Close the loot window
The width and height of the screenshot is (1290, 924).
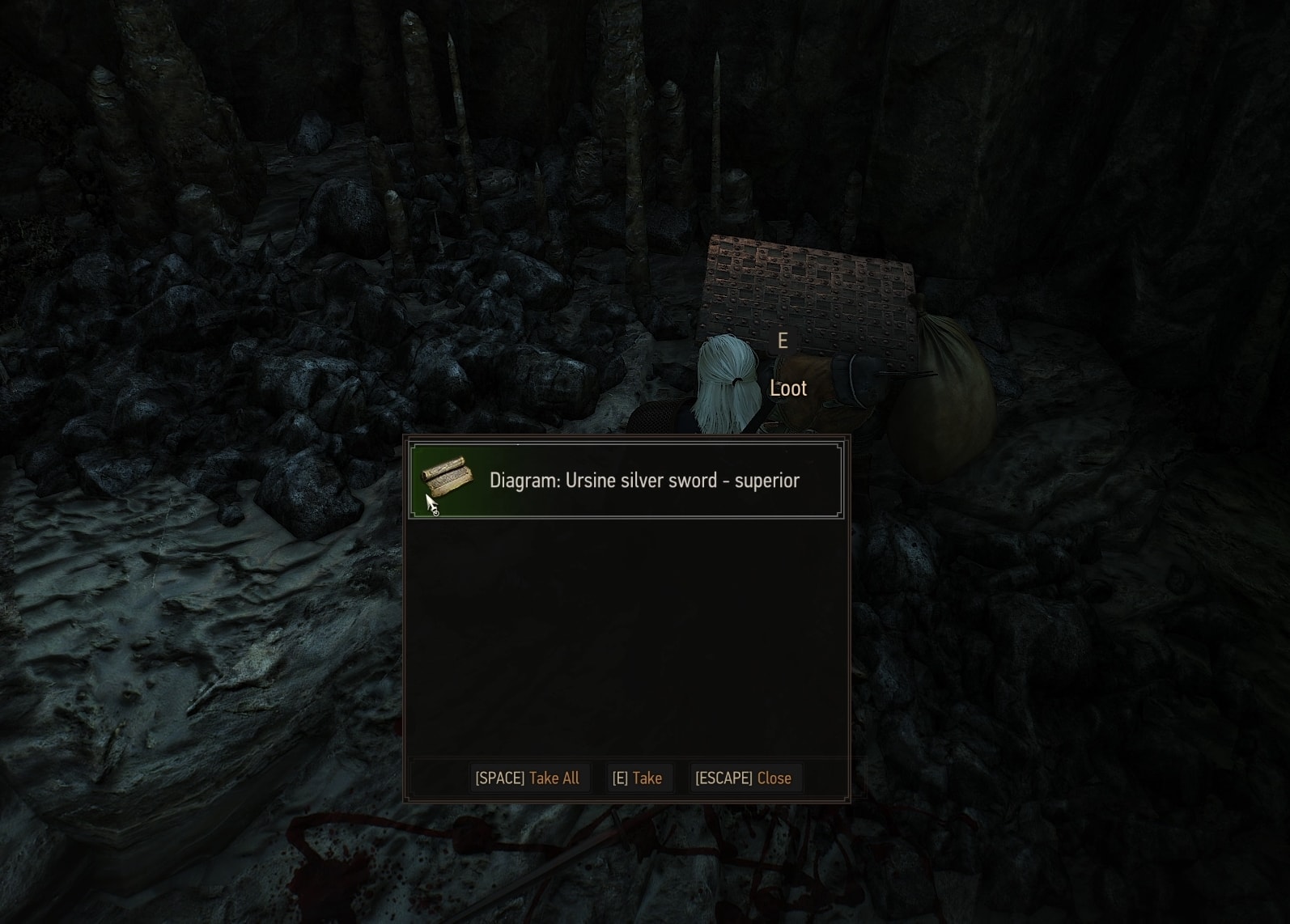tap(743, 778)
